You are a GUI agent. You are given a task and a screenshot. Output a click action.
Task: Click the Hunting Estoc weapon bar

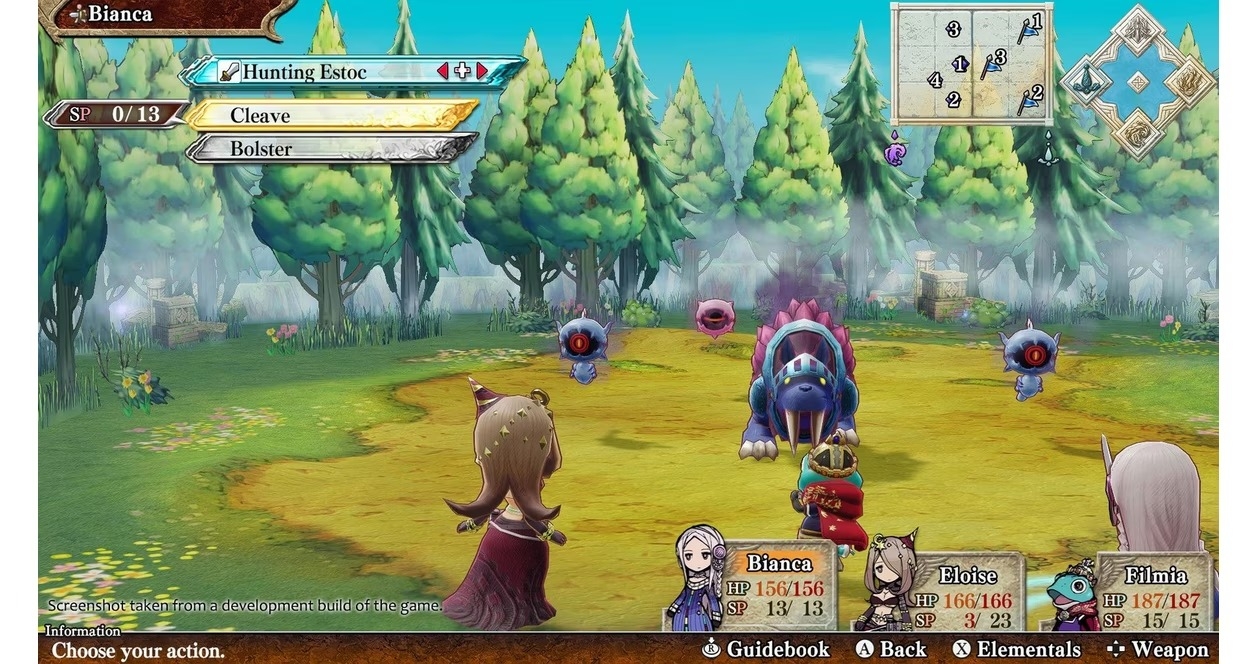320,72
